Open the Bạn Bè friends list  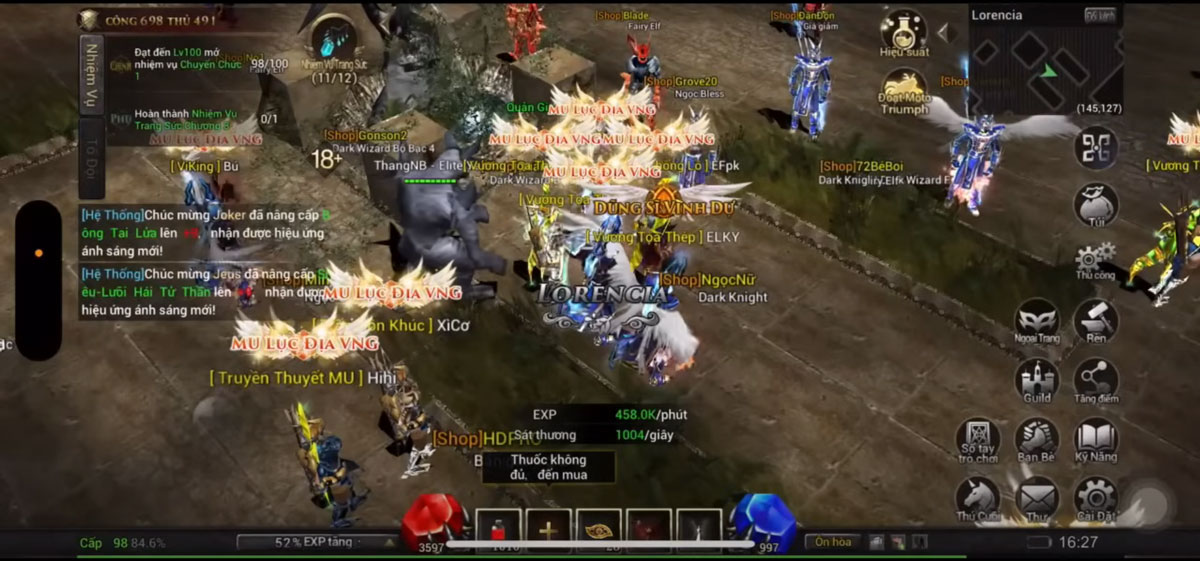click(1037, 440)
